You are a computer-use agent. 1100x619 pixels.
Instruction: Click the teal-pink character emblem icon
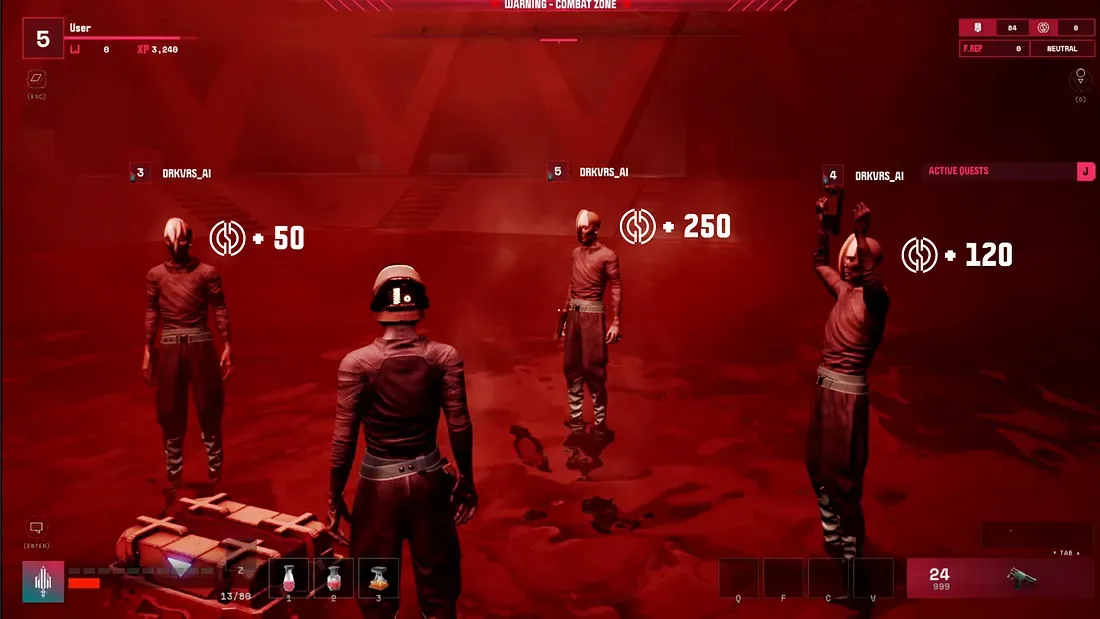(x=44, y=581)
